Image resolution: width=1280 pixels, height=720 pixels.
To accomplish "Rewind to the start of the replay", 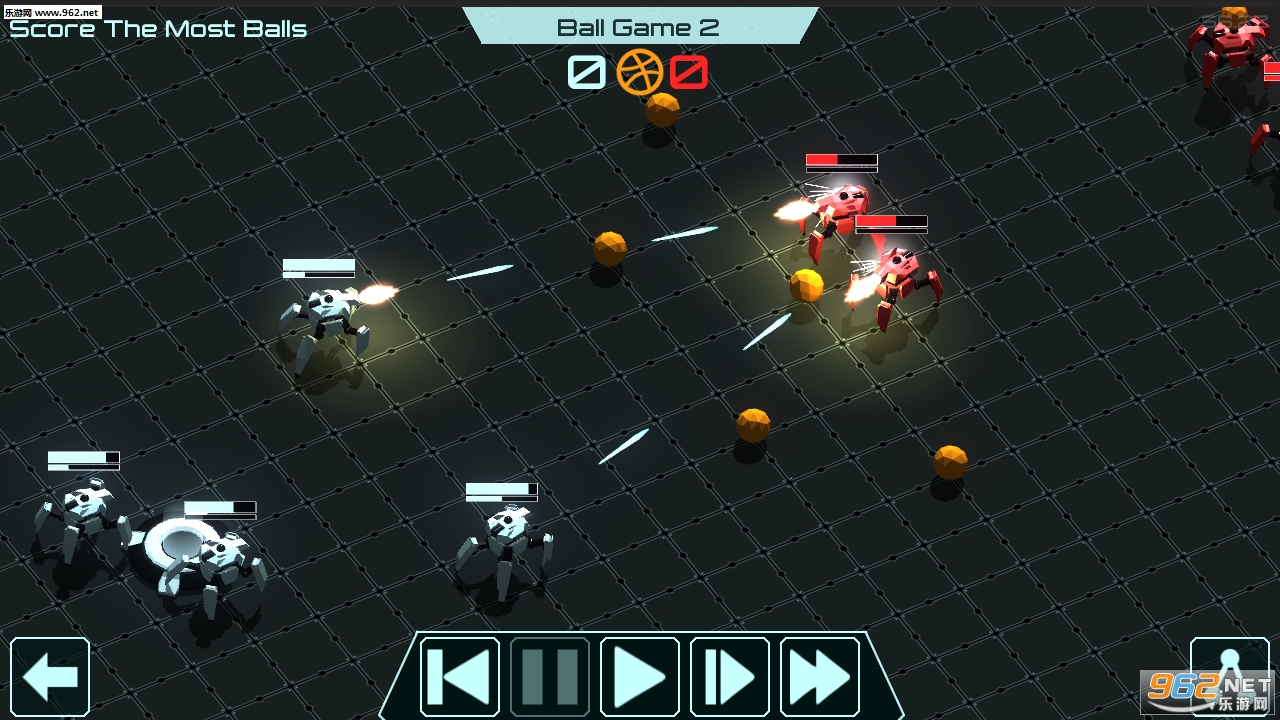I will (x=460, y=677).
